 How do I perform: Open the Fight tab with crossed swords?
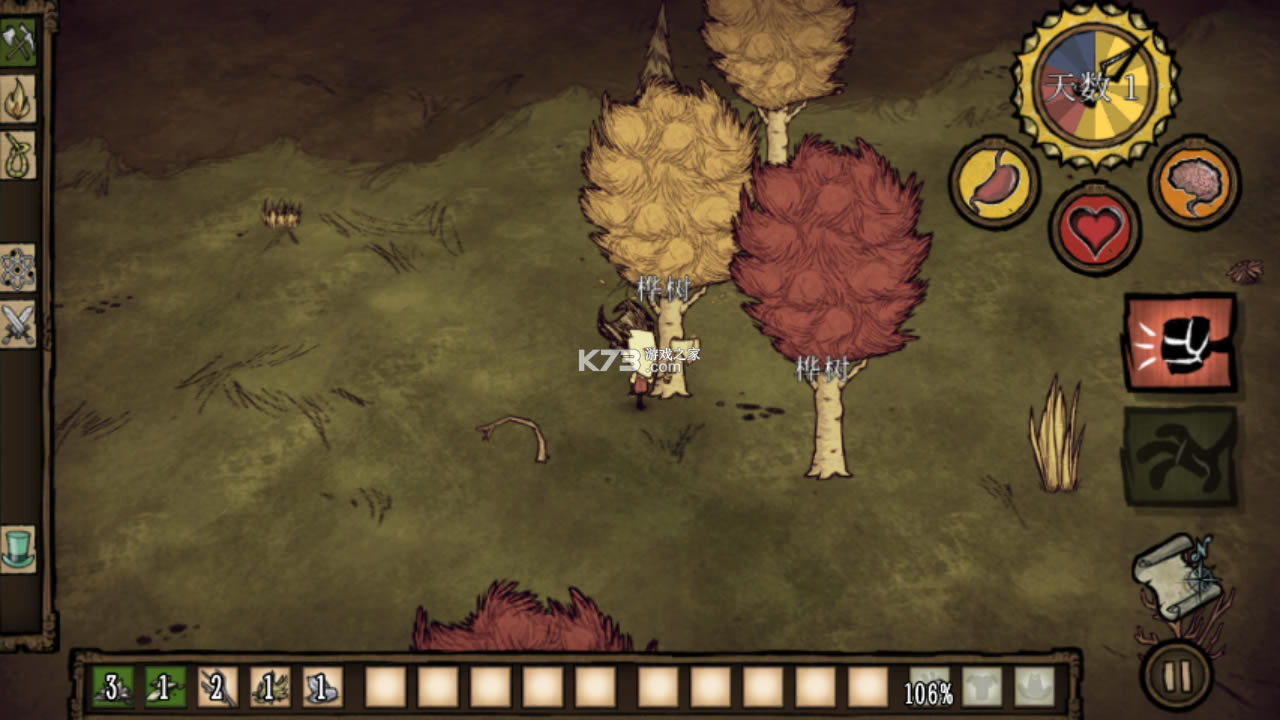tap(18, 324)
